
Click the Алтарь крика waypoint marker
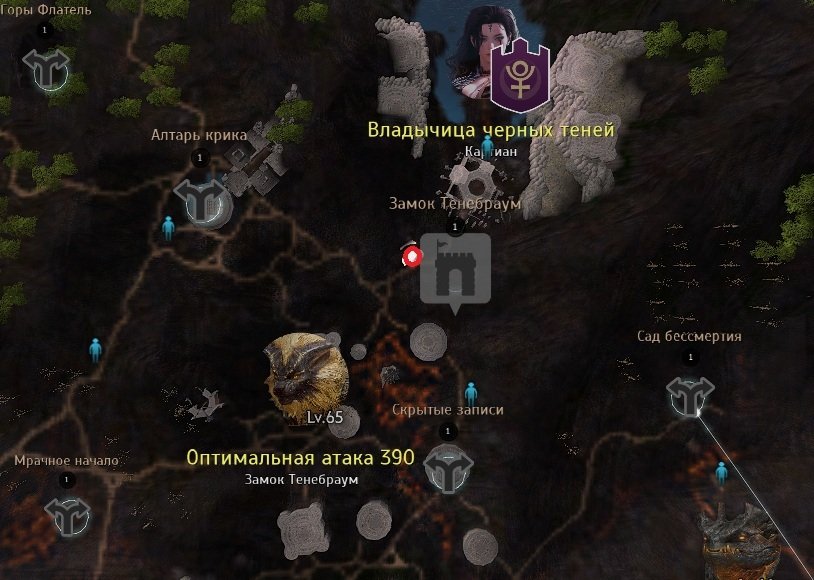pyautogui.click(x=202, y=200)
